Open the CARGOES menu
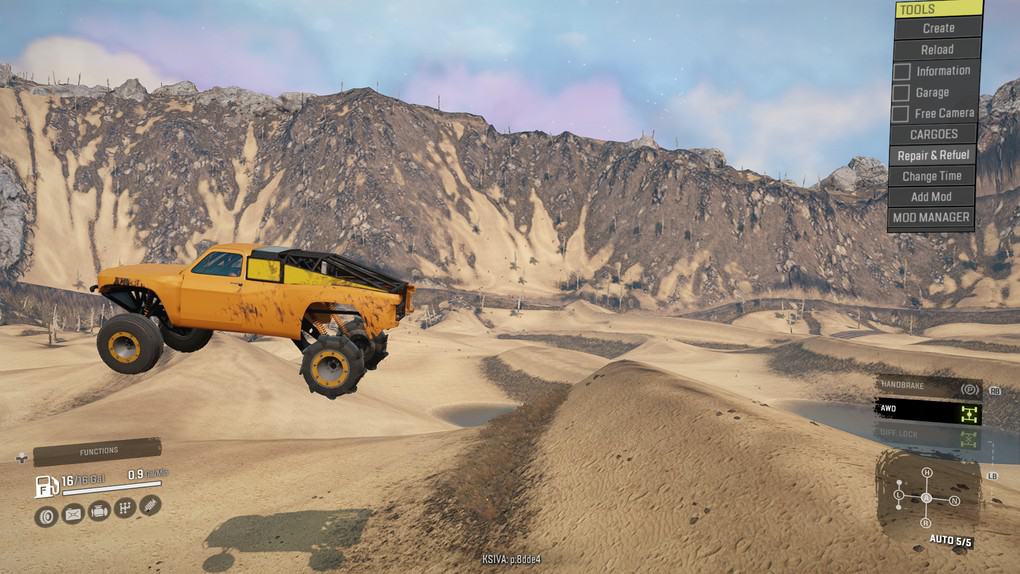This screenshot has height=574, width=1020. click(933, 134)
